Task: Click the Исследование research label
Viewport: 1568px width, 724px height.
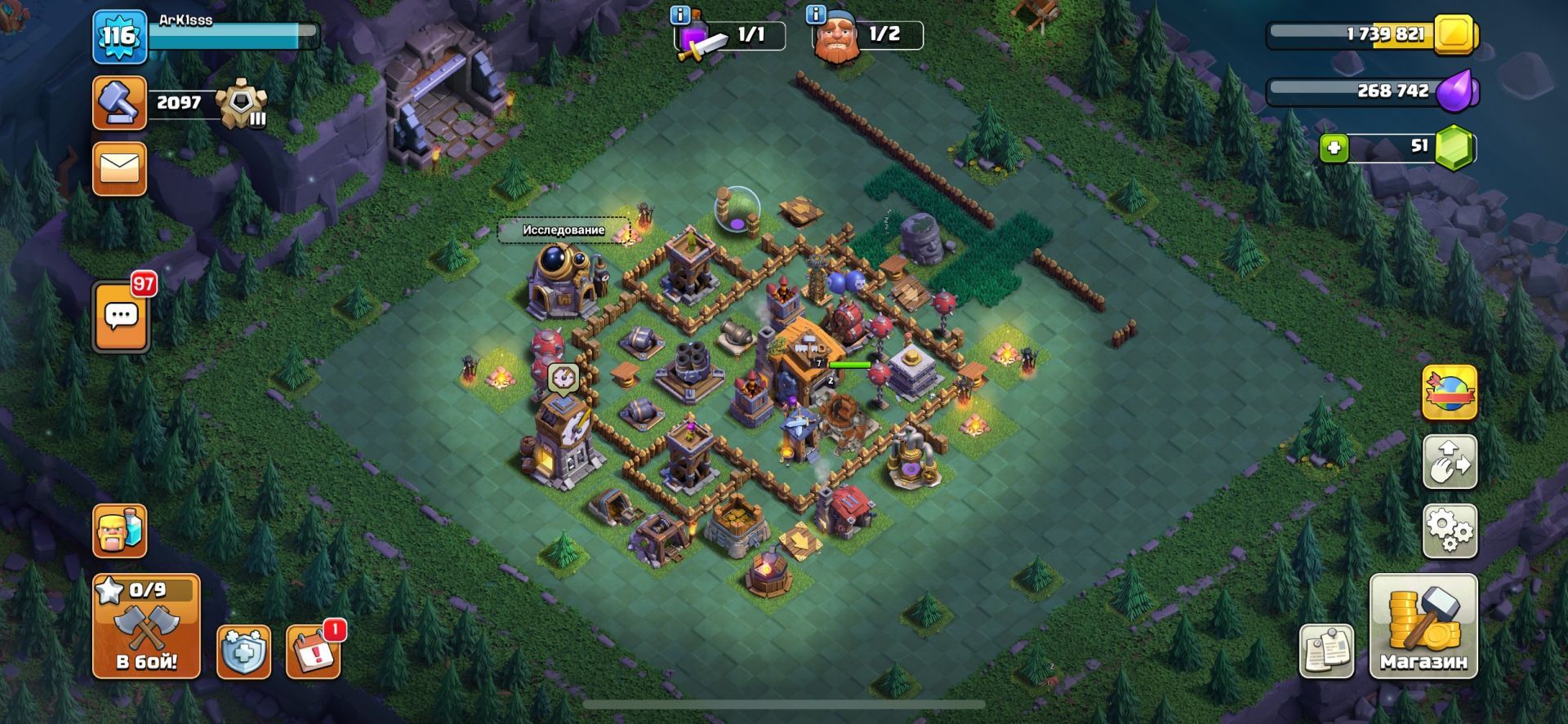Action: (563, 230)
